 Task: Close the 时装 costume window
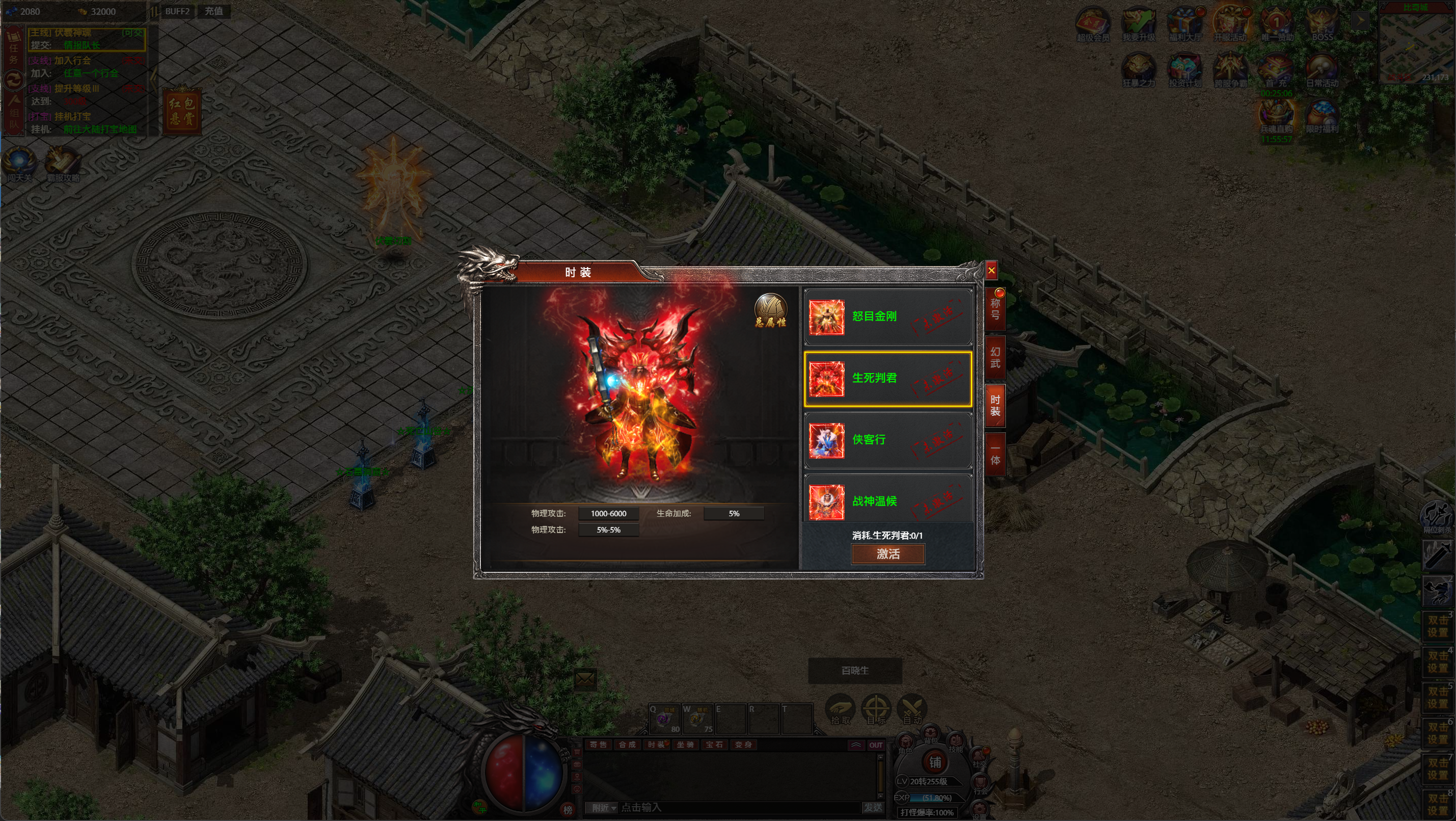(x=991, y=271)
